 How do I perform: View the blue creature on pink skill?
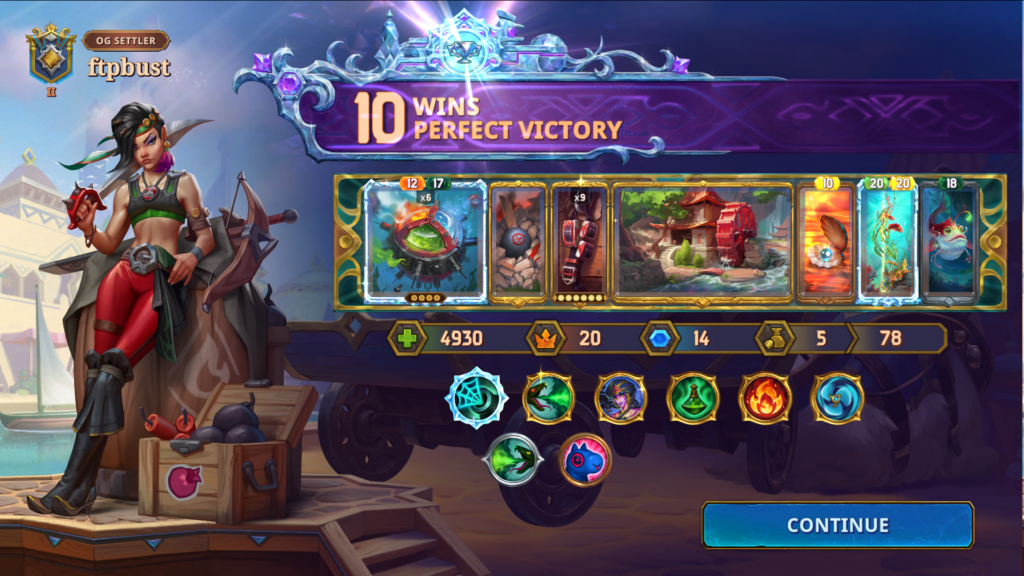(584, 460)
